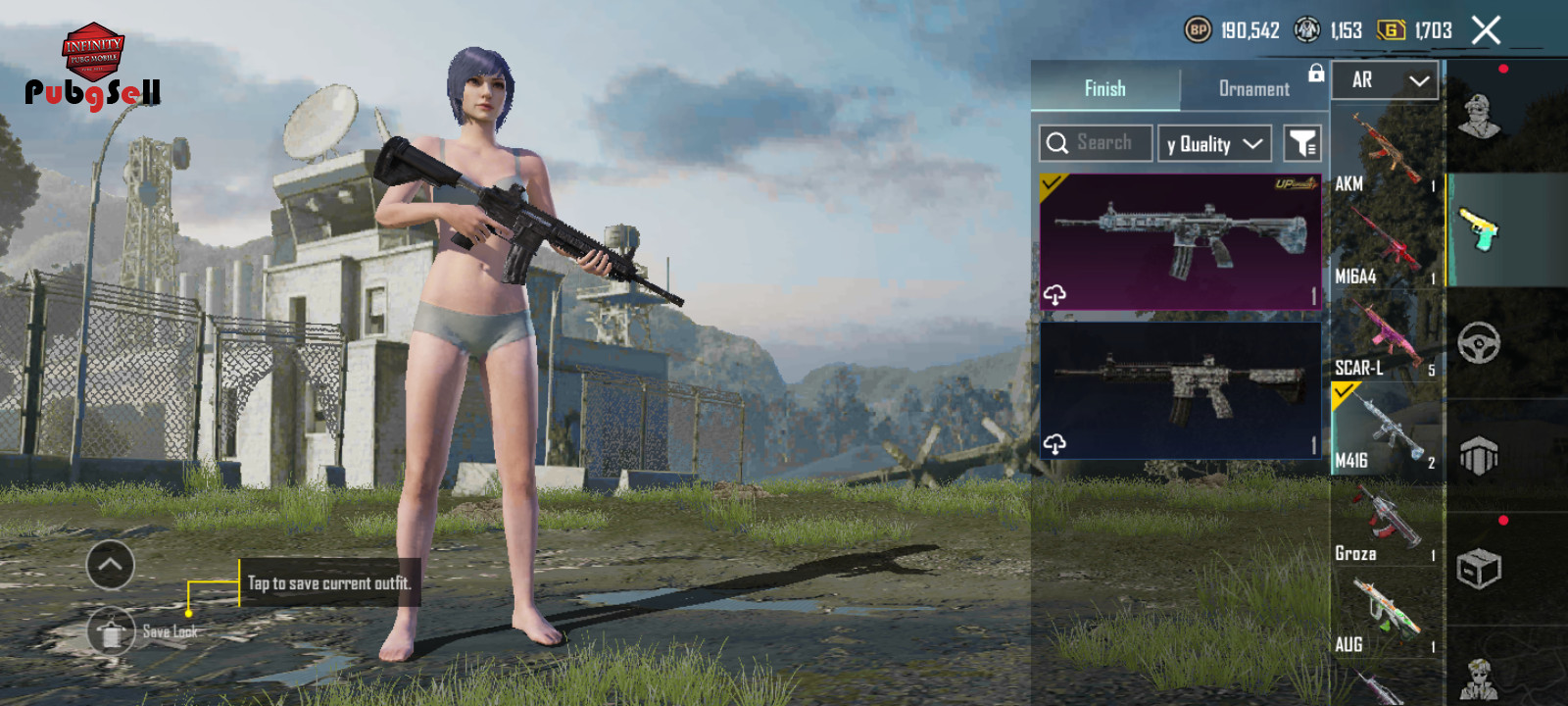The width and height of the screenshot is (1568, 706).
Task: Pick the M16A4 weapon entry
Action: tap(1387, 245)
